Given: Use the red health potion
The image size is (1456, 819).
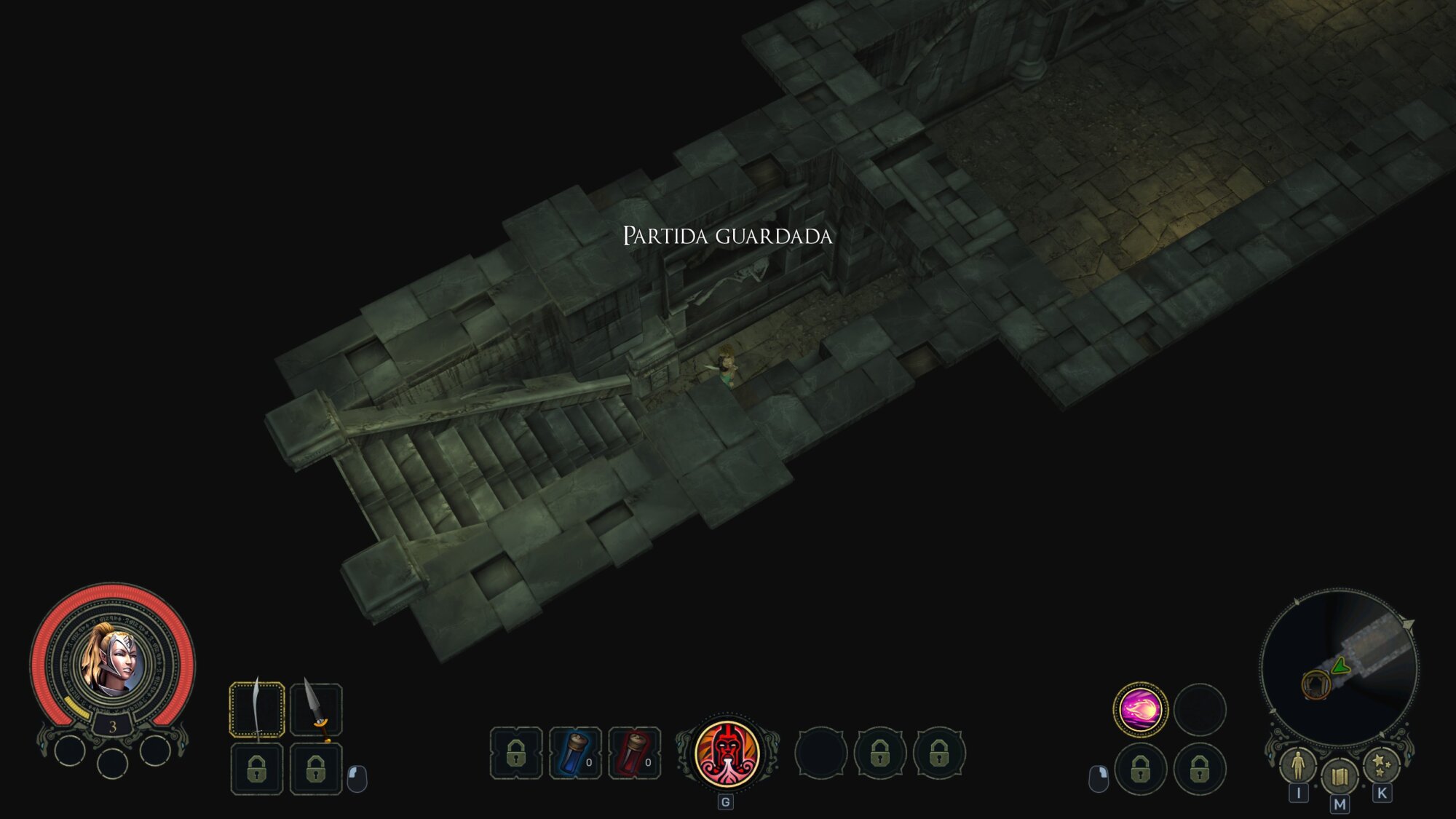Looking at the screenshot, I should point(634,753).
